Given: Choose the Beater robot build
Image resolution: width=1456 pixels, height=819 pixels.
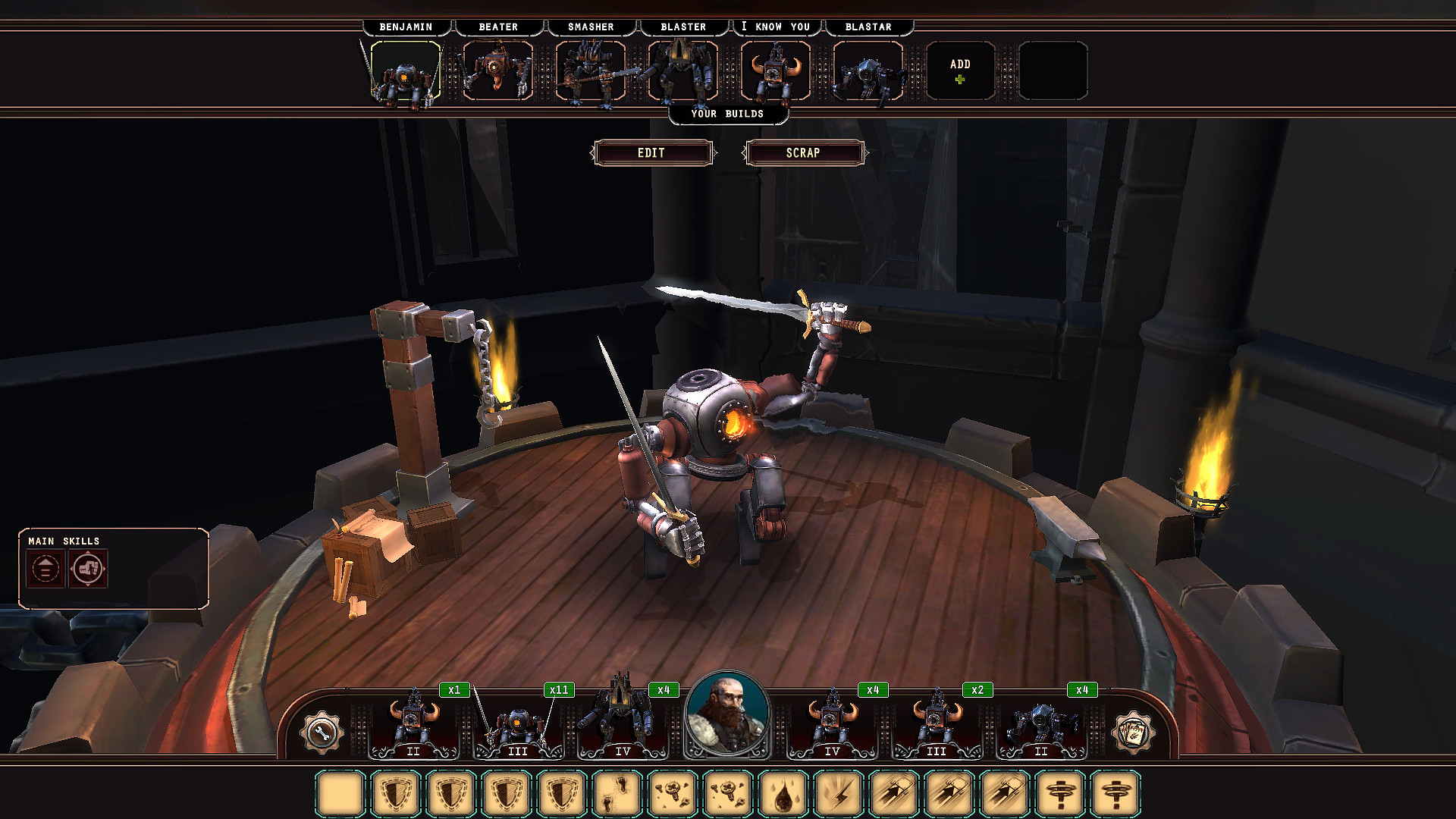Looking at the screenshot, I should pos(497,71).
